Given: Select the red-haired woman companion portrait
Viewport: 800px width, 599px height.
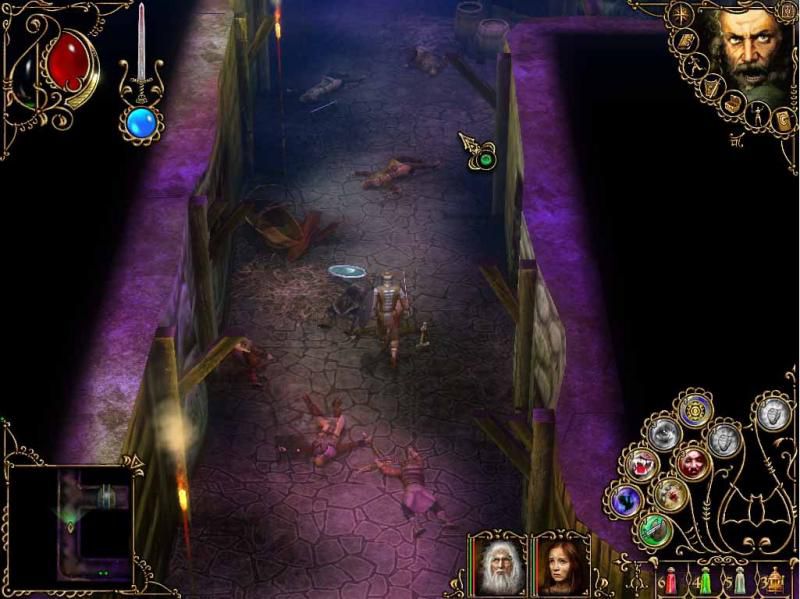Looking at the screenshot, I should coord(560,567).
